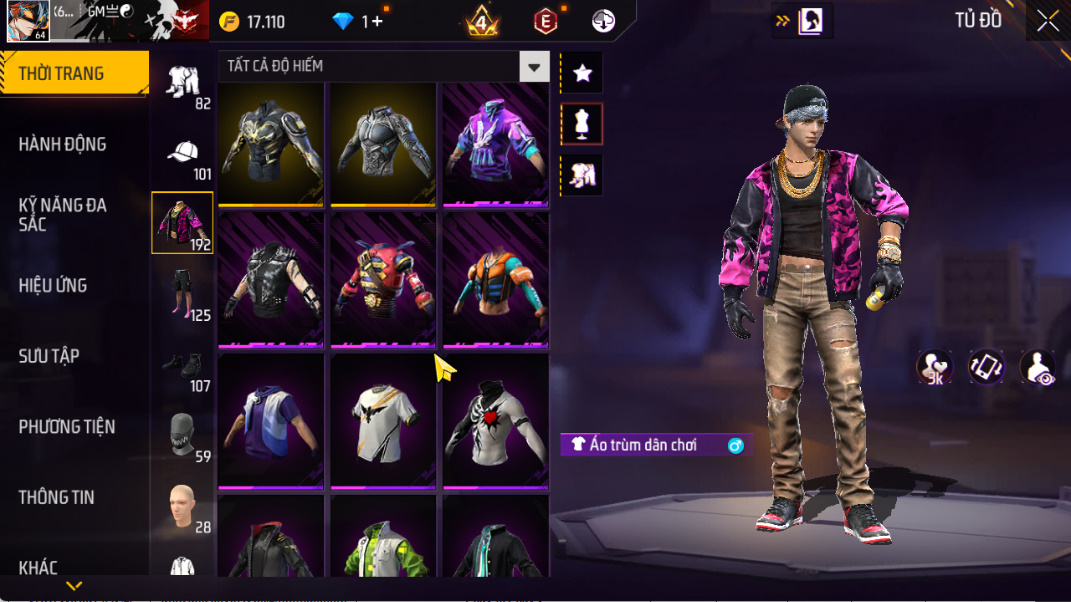The image size is (1071, 602).
Task: Equip the purple hooded jacket
Action: 496,143
